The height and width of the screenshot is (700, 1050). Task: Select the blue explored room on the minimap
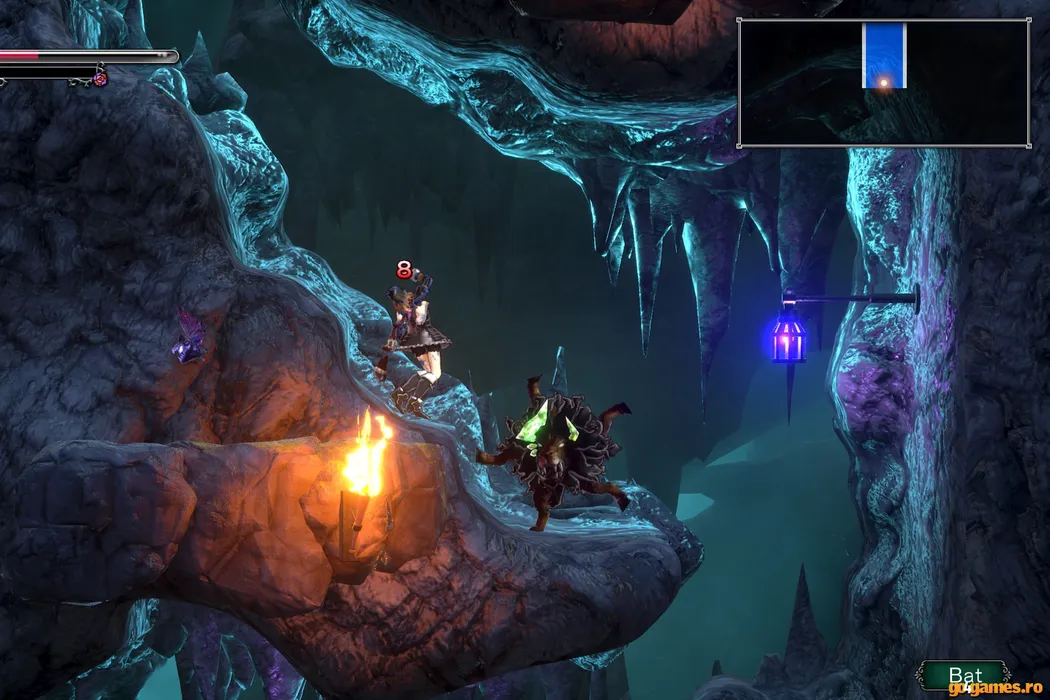(884, 50)
